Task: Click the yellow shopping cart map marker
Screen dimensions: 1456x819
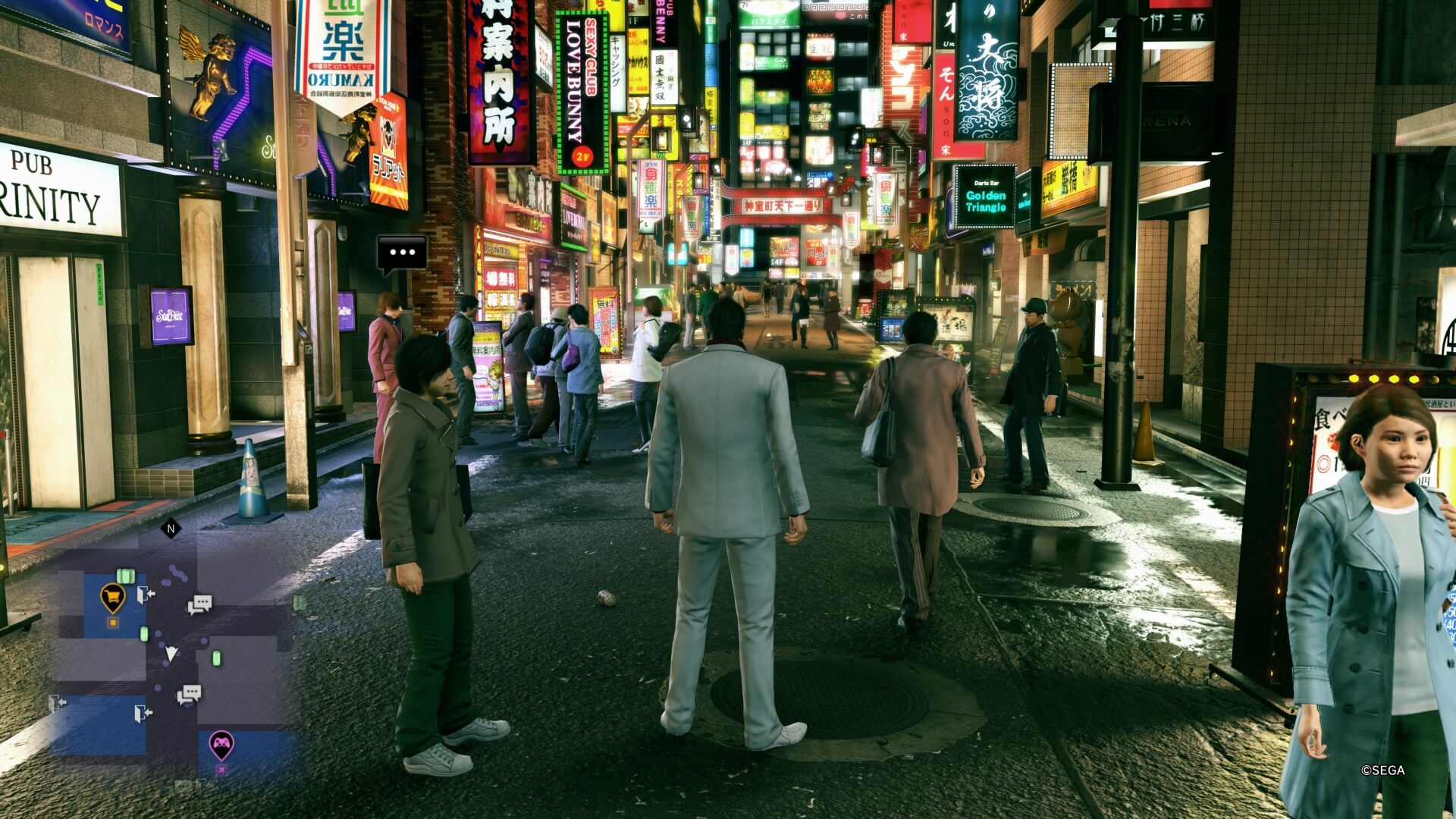Action: [x=113, y=598]
